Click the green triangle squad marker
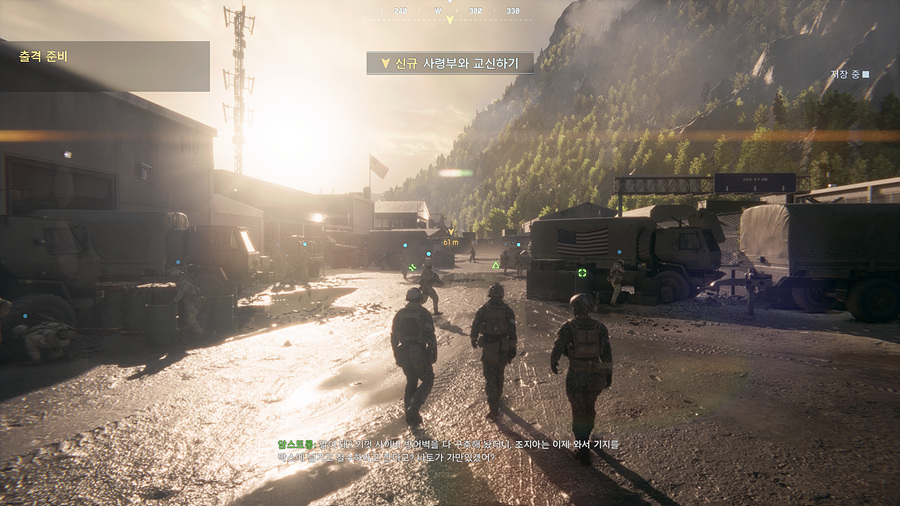The width and height of the screenshot is (900, 506). point(495,265)
